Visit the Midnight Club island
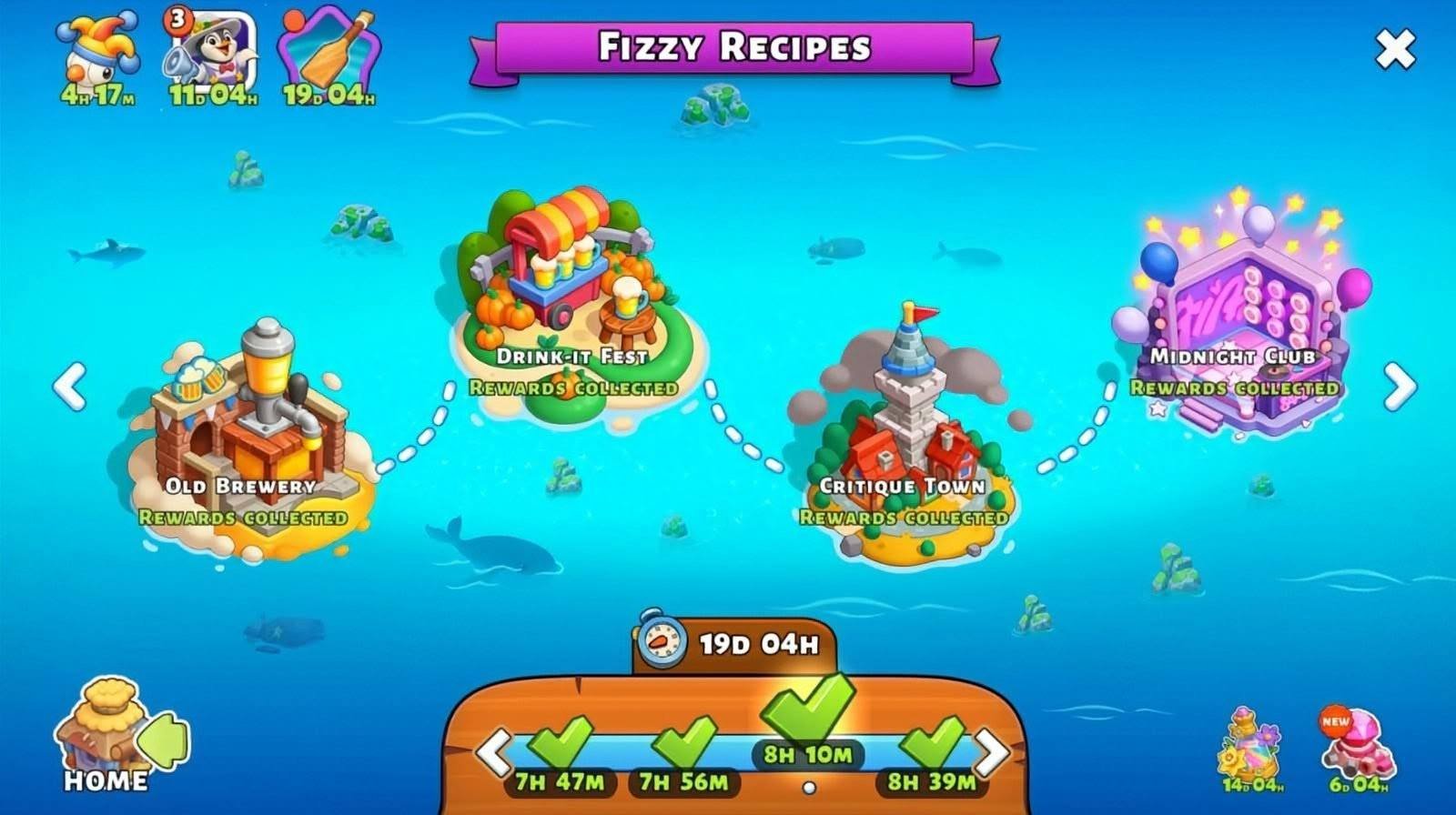Image resolution: width=1456 pixels, height=815 pixels. pos(1238,318)
